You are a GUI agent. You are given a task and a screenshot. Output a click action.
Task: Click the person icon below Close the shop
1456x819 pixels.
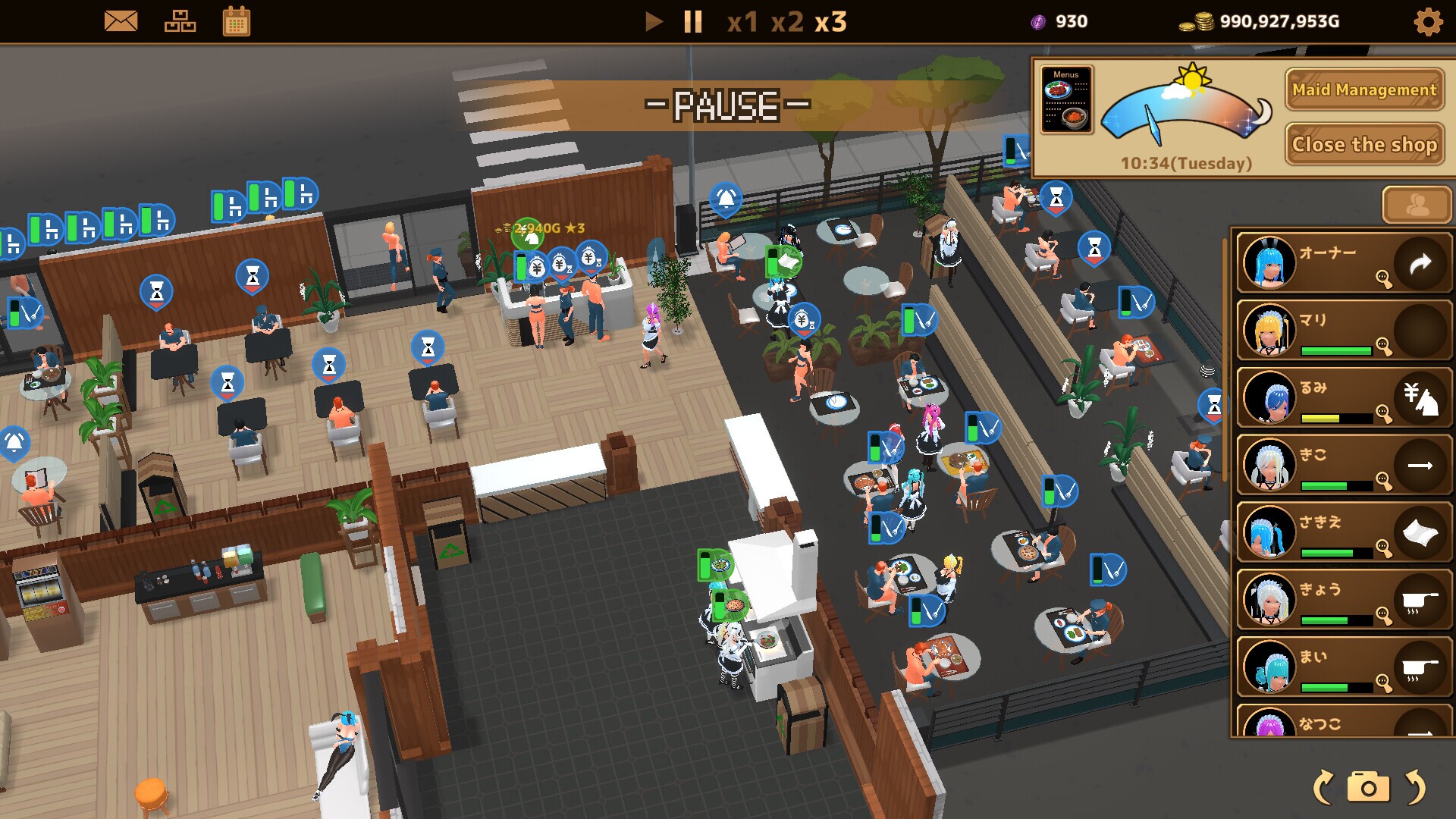pos(1415,205)
